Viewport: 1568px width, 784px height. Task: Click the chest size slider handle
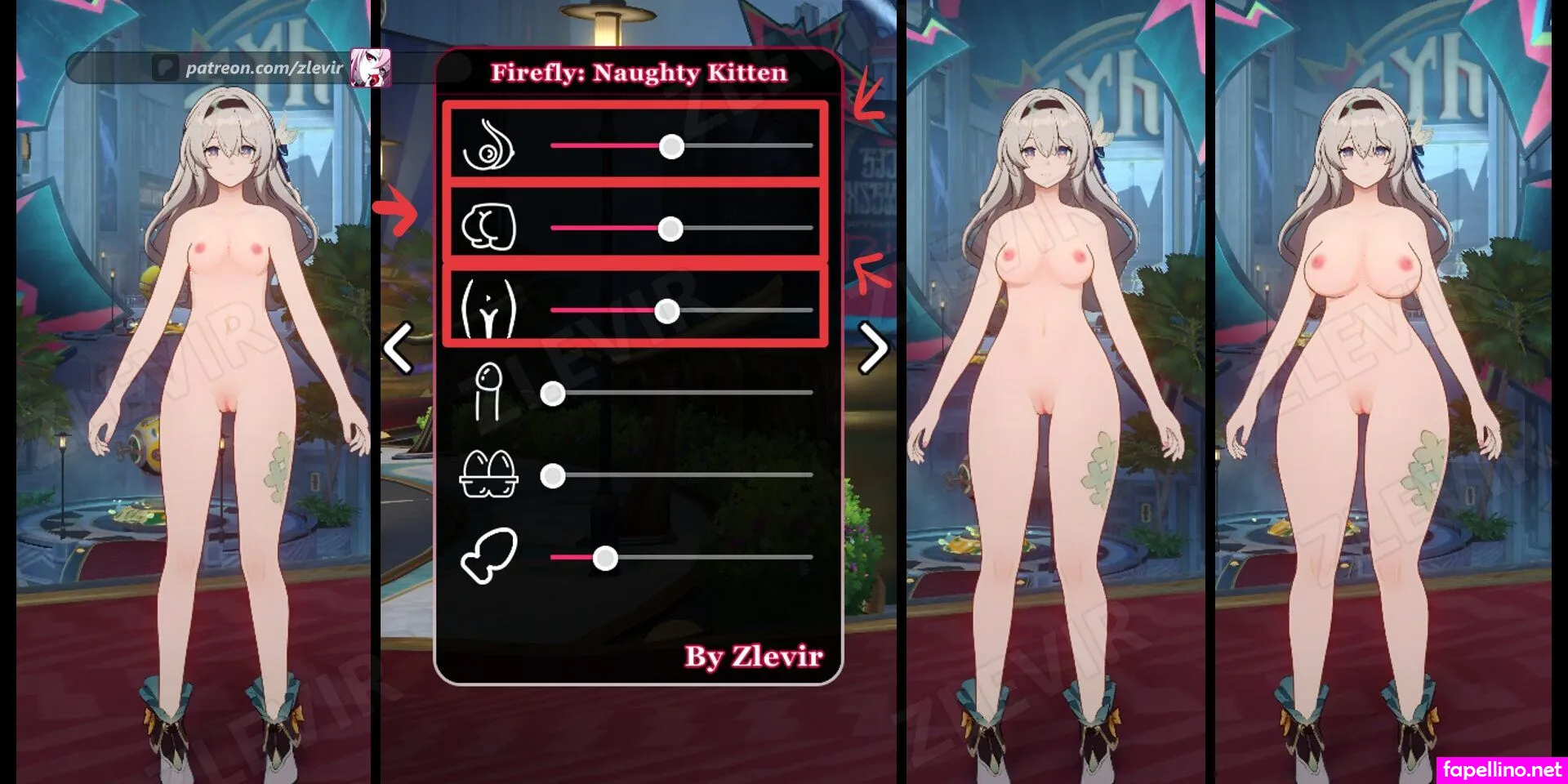[x=671, y=146]
